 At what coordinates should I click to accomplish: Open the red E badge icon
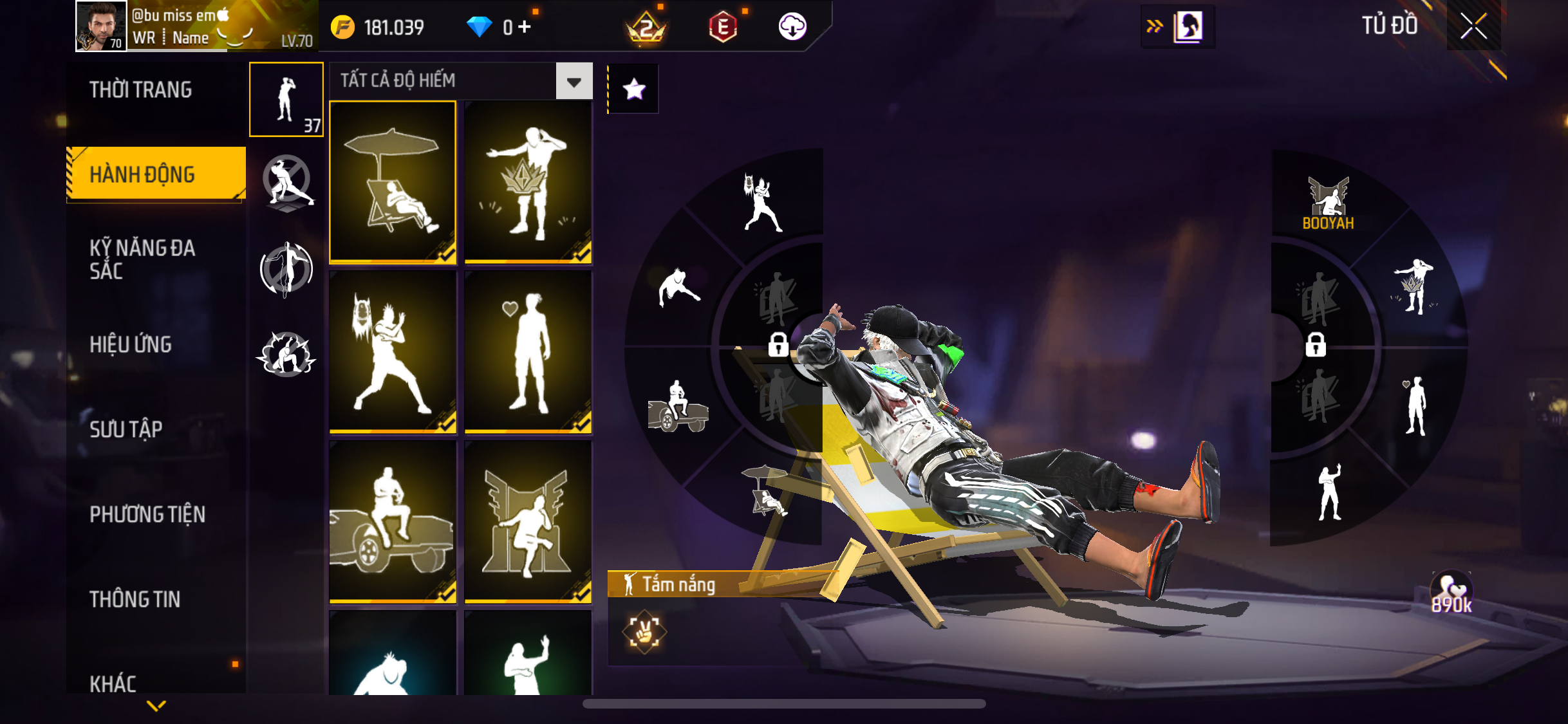click(x=723, y=27)
